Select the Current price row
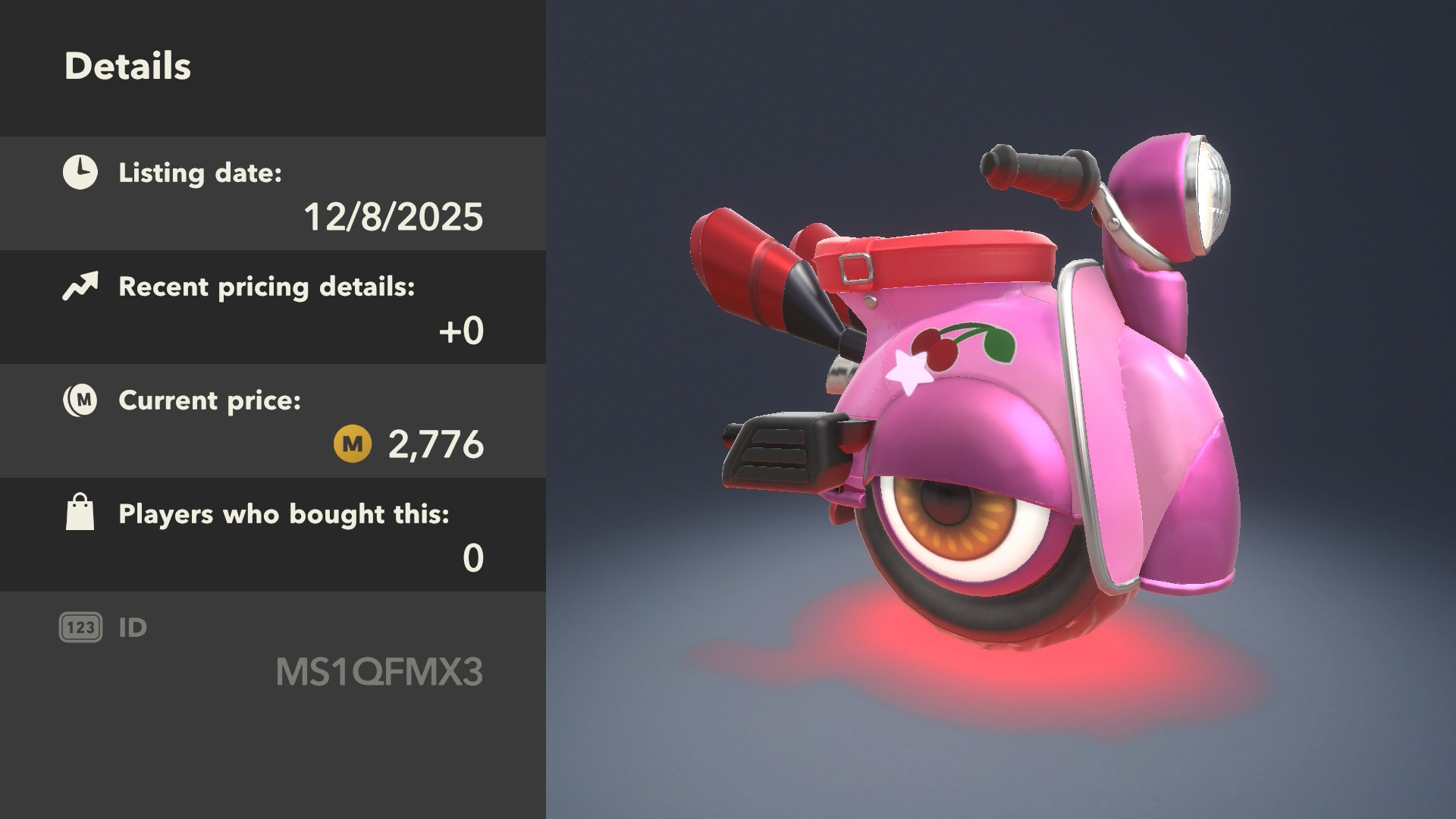 (x=273, y=421)
